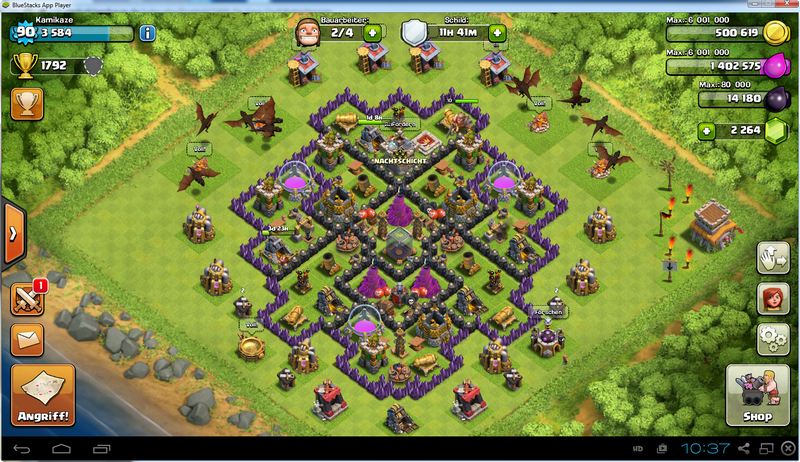
Task: Add a builder with the green plus
Action: coord(372,33)
